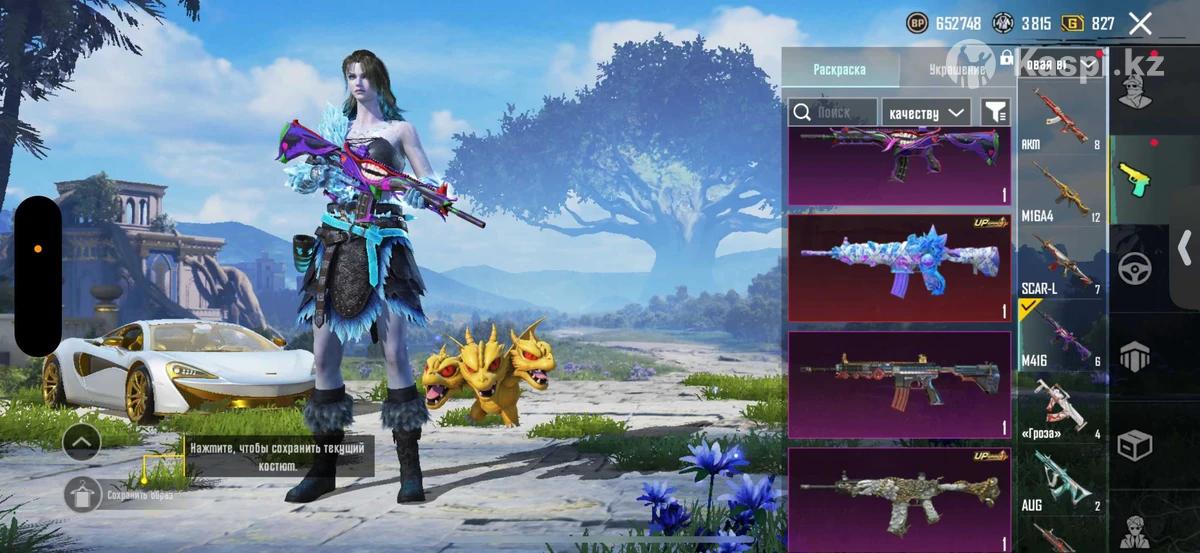Click the Поиск search field
The height and width of the screenshot is (553, 1200).
point(833,113)
